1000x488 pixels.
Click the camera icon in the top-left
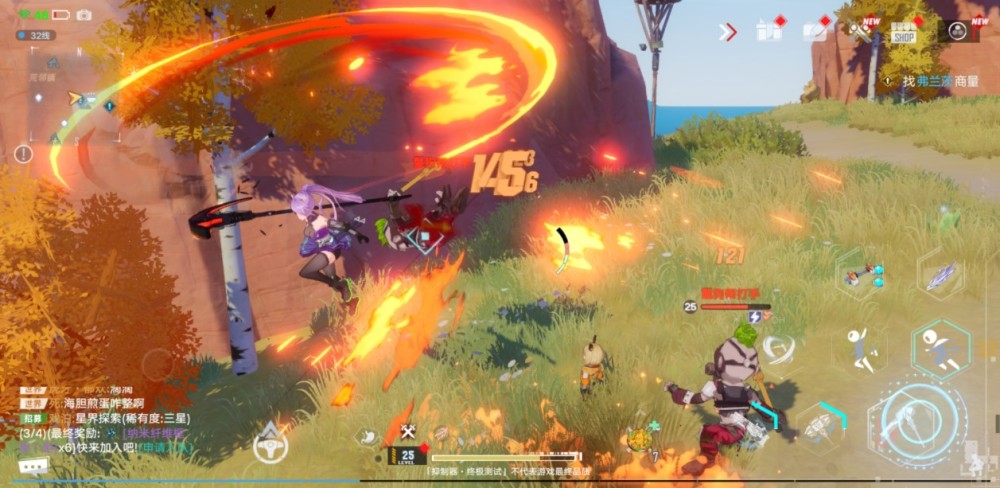[x=84, y=15]
